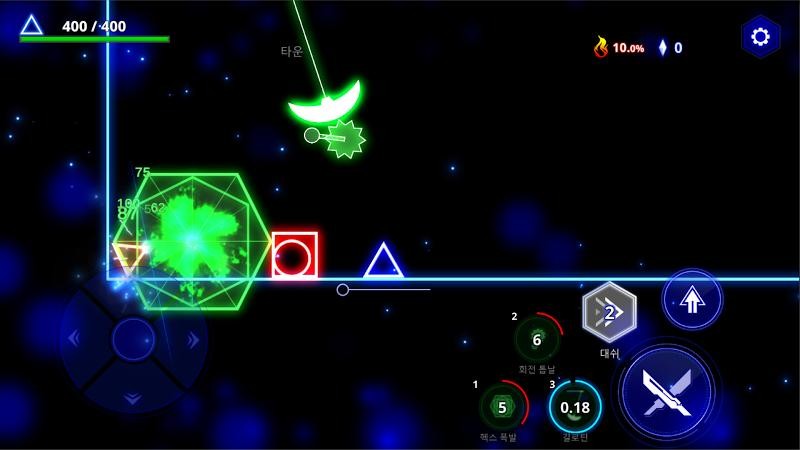Tap the virtual joystick's down arrow

[132, 397]
